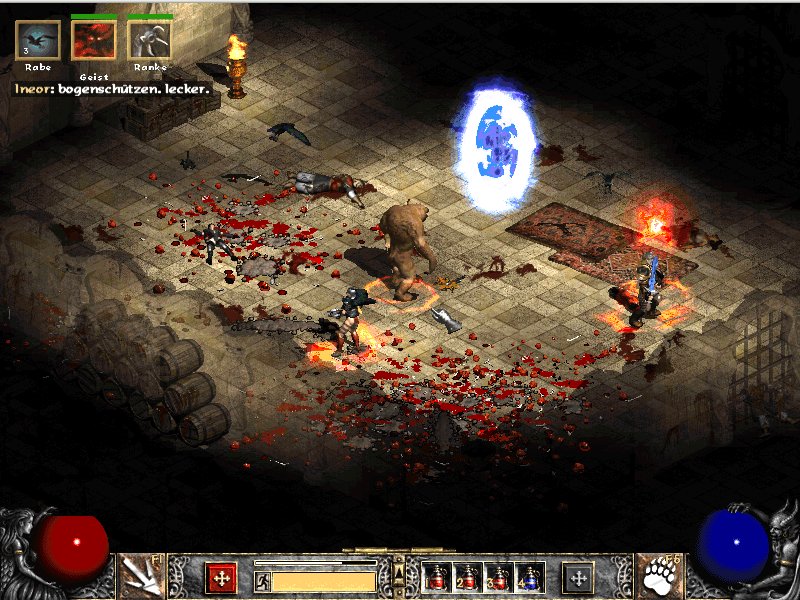This screenshot has width=800, height=600.
Task: Use the blue mana potion in the belt
Action: pos(529,577)
